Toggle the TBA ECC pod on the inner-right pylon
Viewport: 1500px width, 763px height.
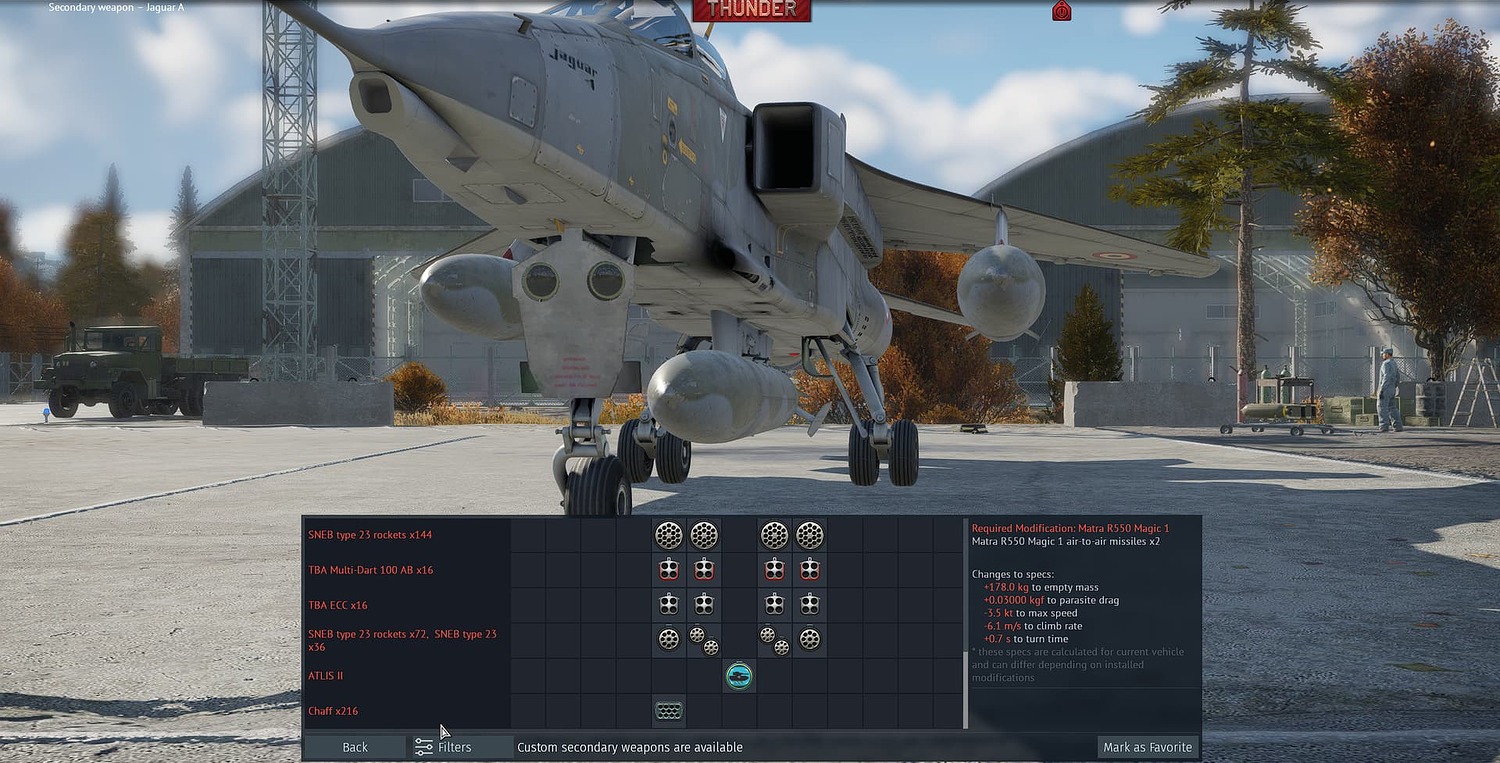[774, 604]
